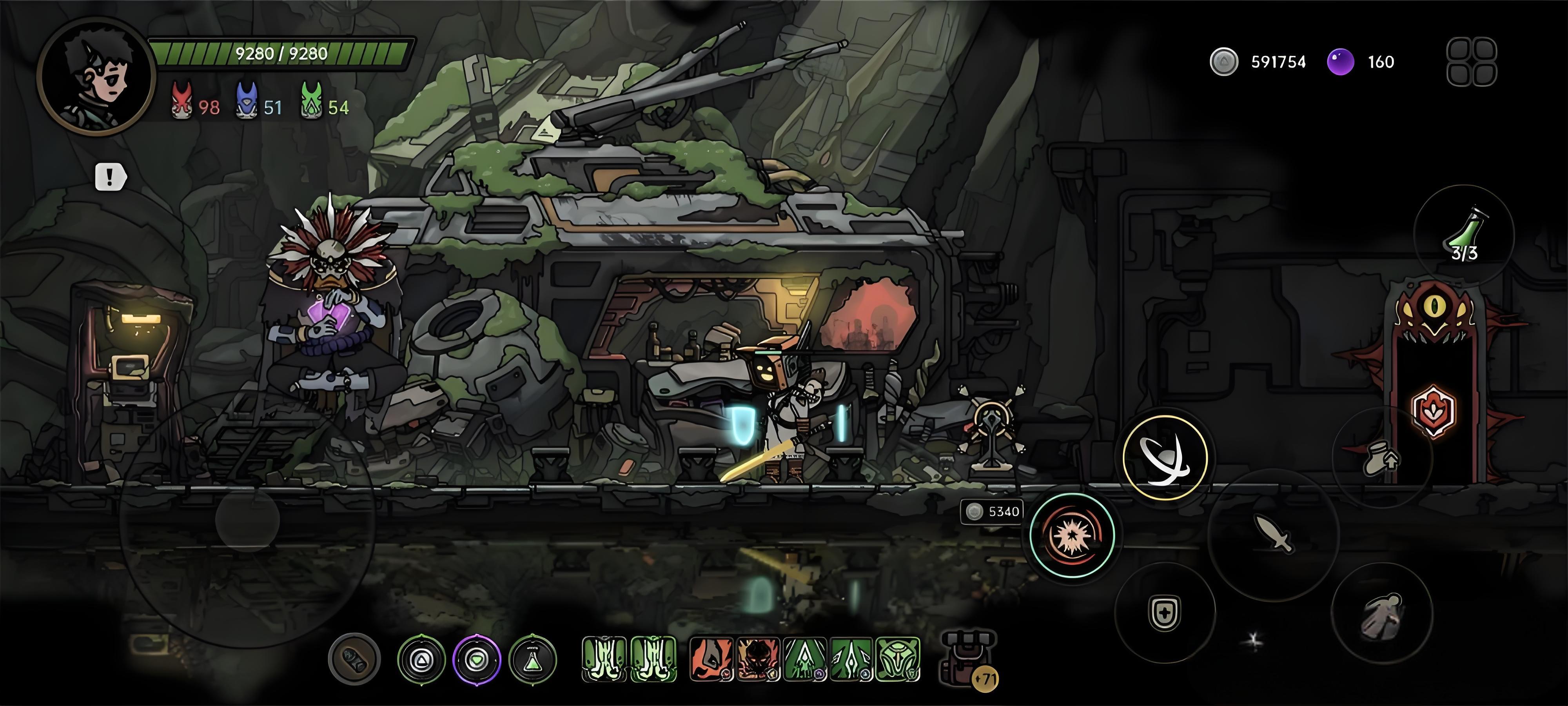
Task: Select the green-ringed white triangle slot
Action: (x=421, y=659)
